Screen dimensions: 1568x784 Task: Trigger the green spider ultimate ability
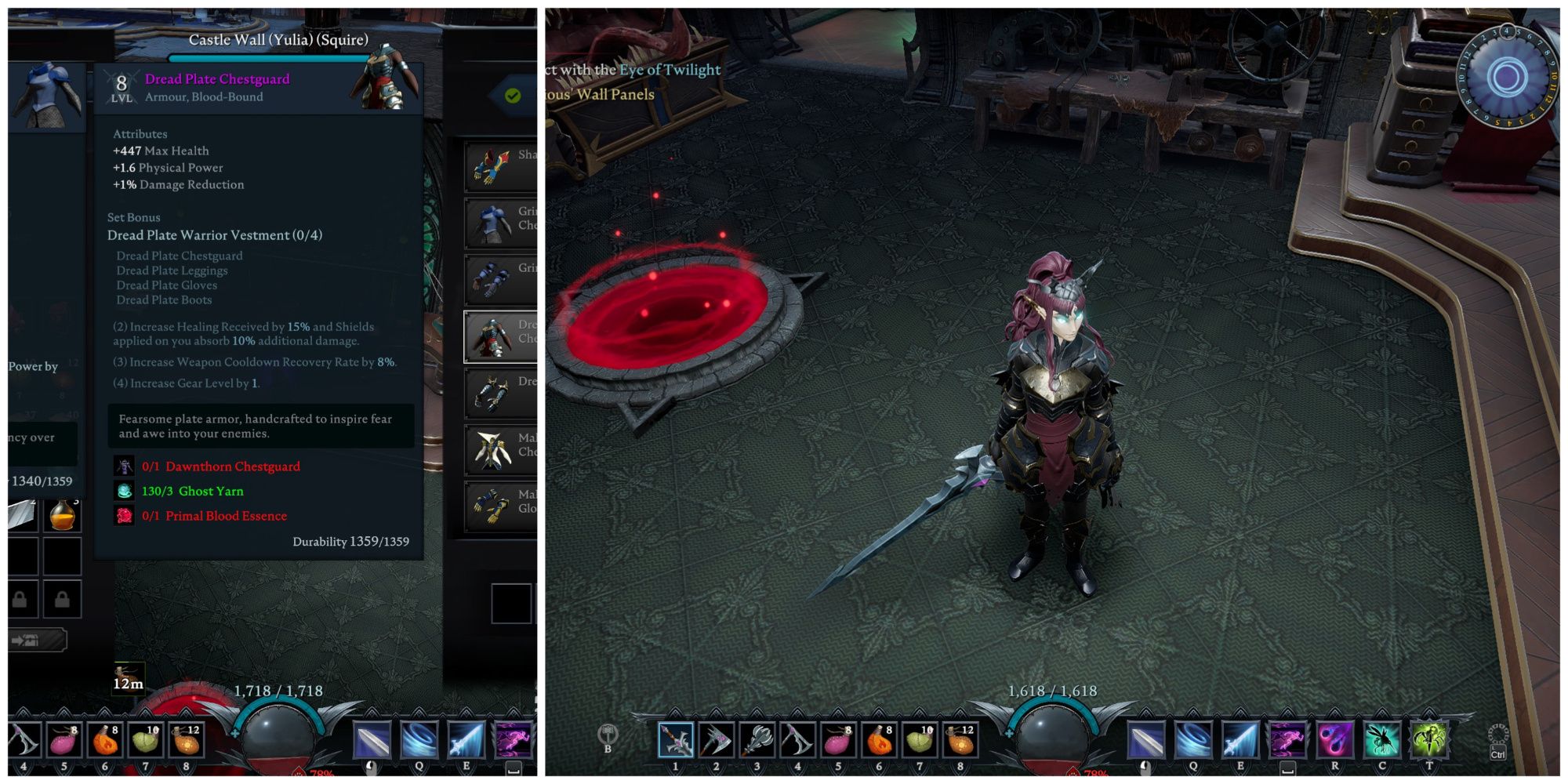(1428, 740)
